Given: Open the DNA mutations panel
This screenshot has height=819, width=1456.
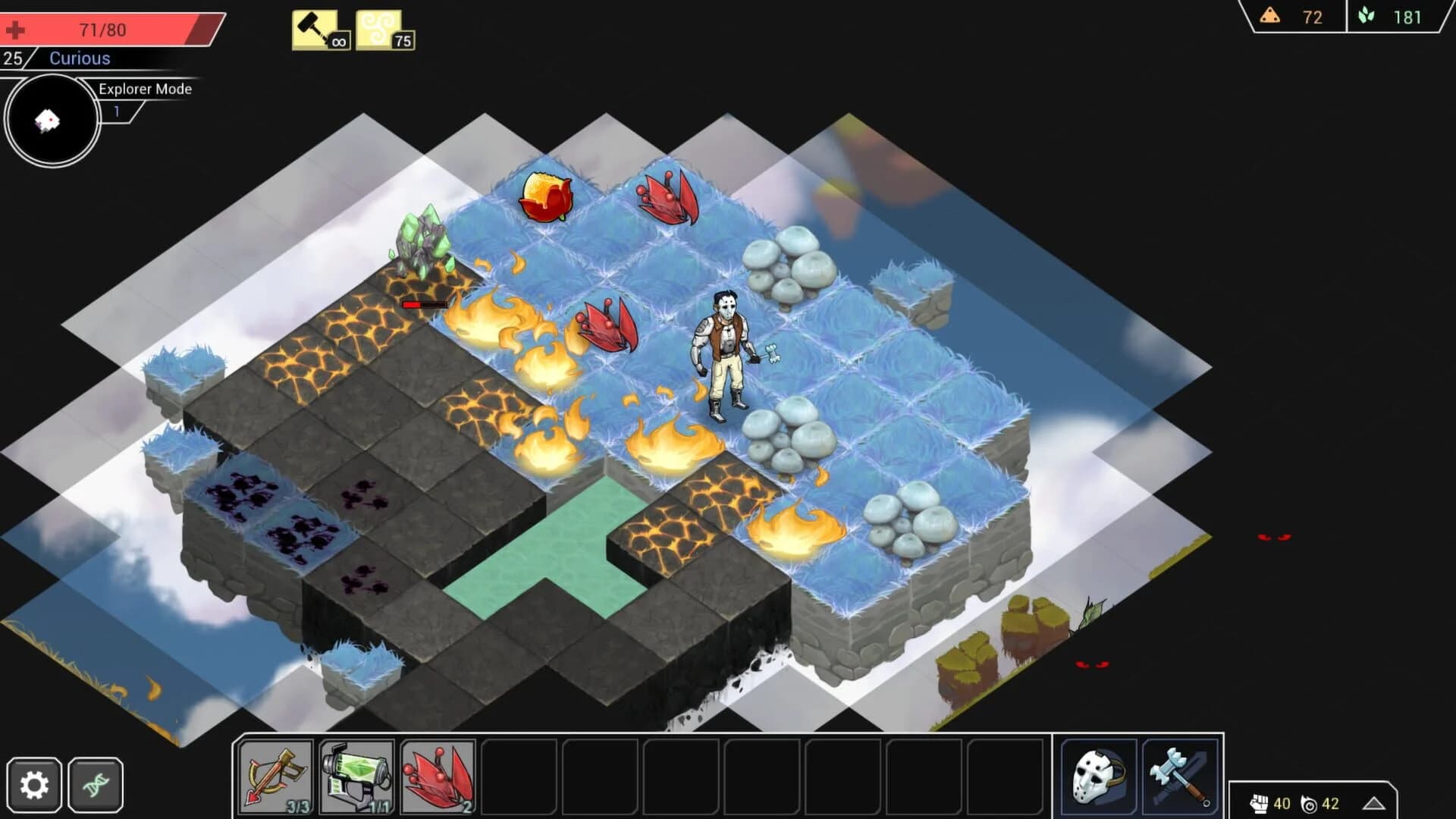Looking at the screenshot, I should (x=94, y=783).
